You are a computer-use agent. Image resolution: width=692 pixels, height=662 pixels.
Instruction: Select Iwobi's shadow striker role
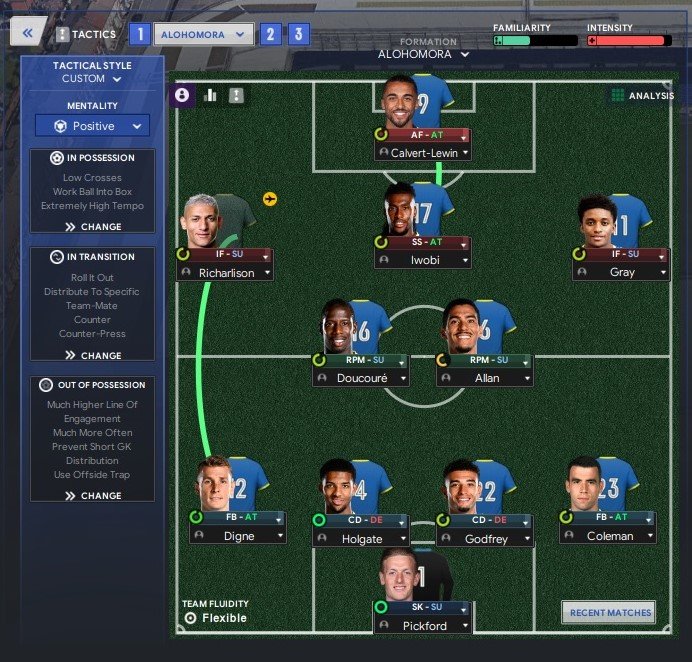coord(424,242)
